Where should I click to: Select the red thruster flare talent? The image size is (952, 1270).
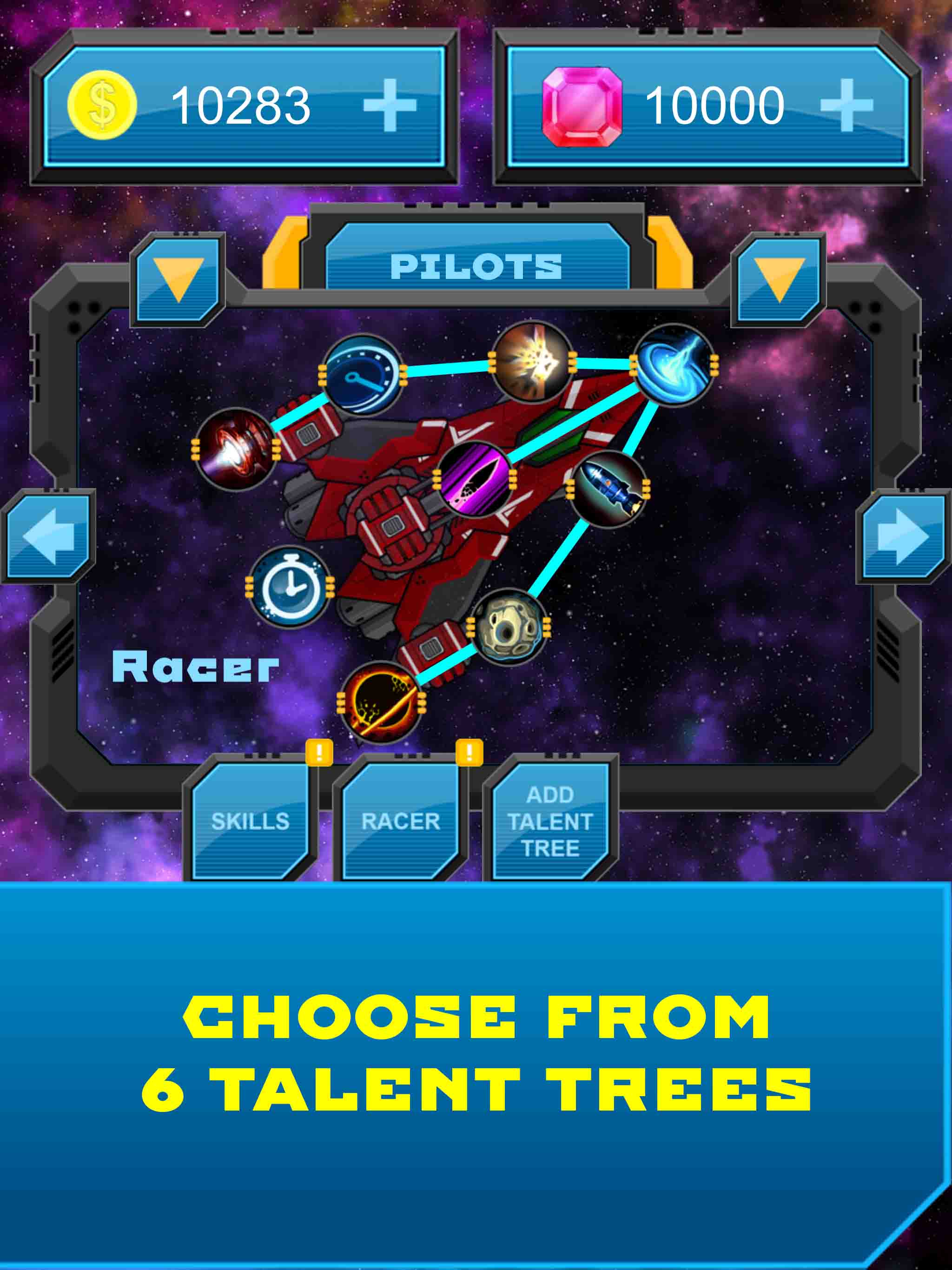pos(235,450)
